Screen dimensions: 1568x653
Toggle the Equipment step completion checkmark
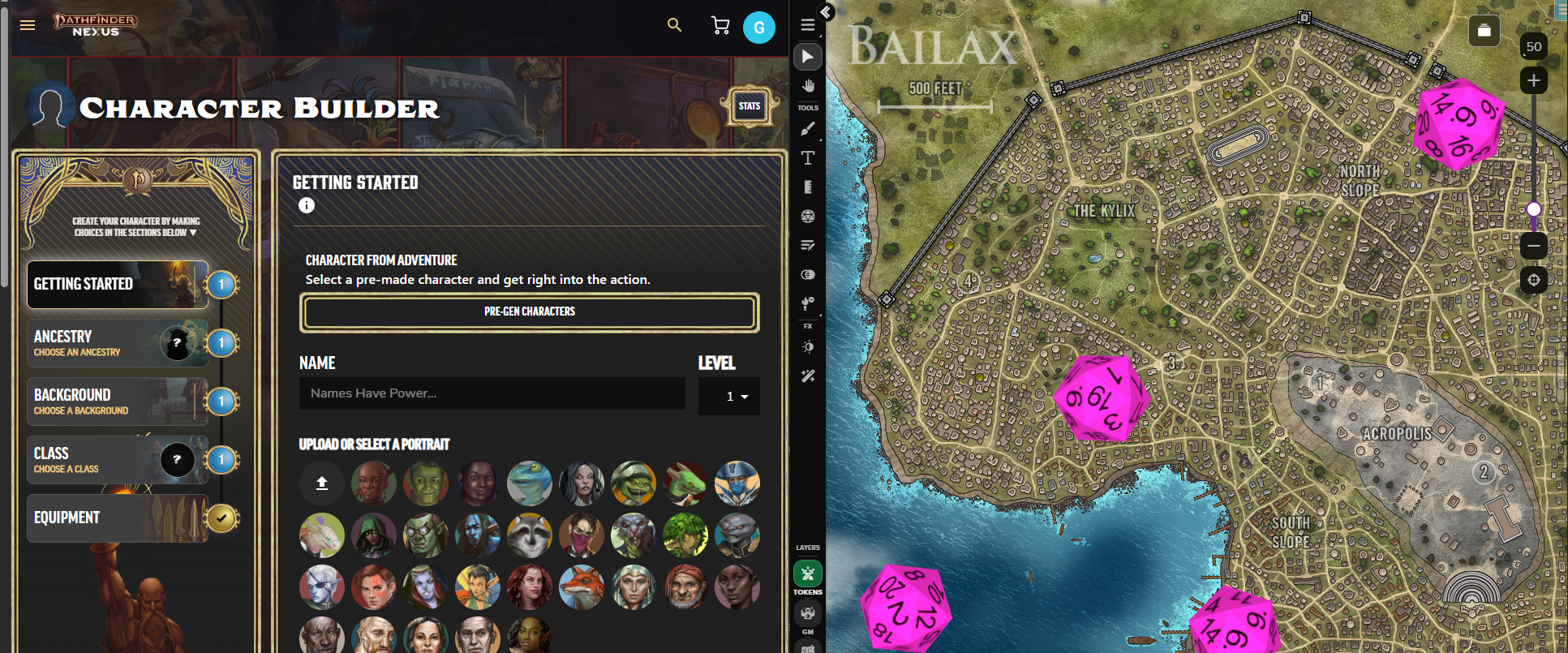coord(221,518)
